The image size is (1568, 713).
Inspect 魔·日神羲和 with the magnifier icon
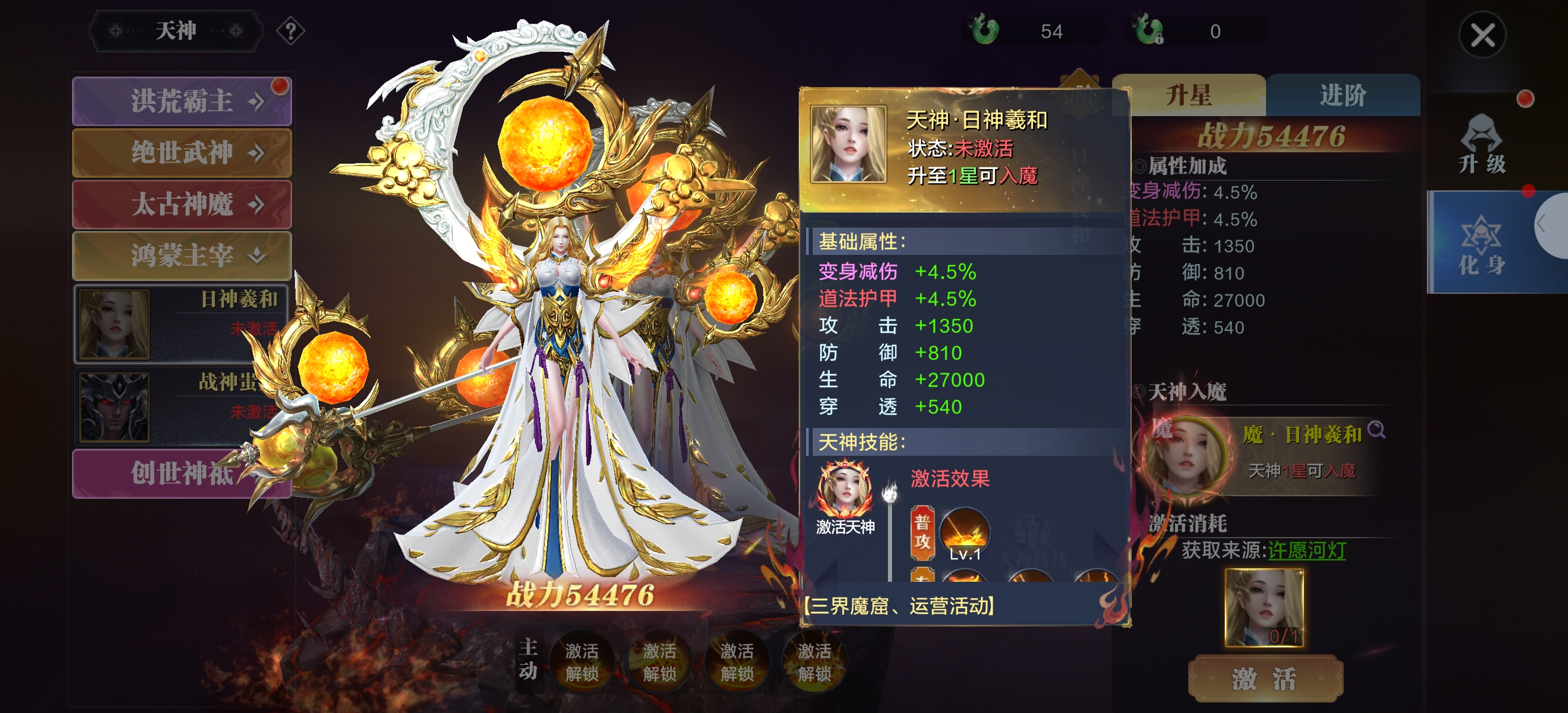click(1376, 430)
